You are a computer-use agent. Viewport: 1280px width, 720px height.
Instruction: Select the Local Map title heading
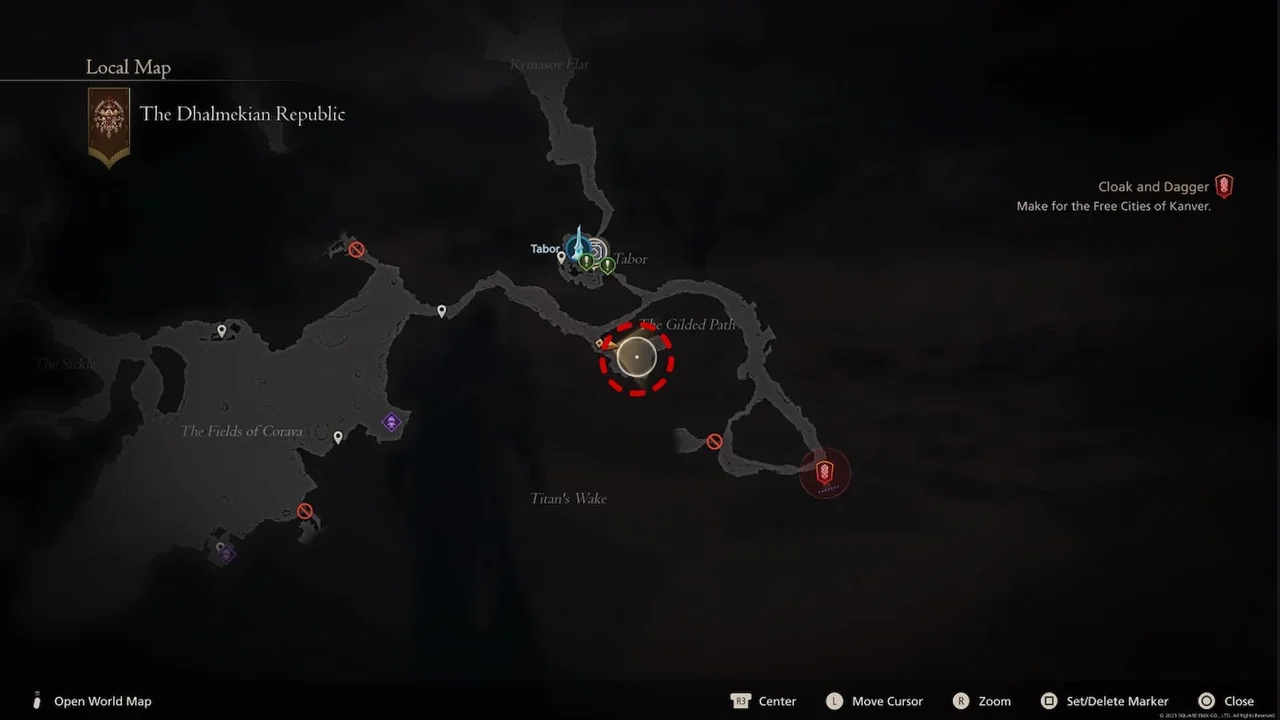[128, 67]
